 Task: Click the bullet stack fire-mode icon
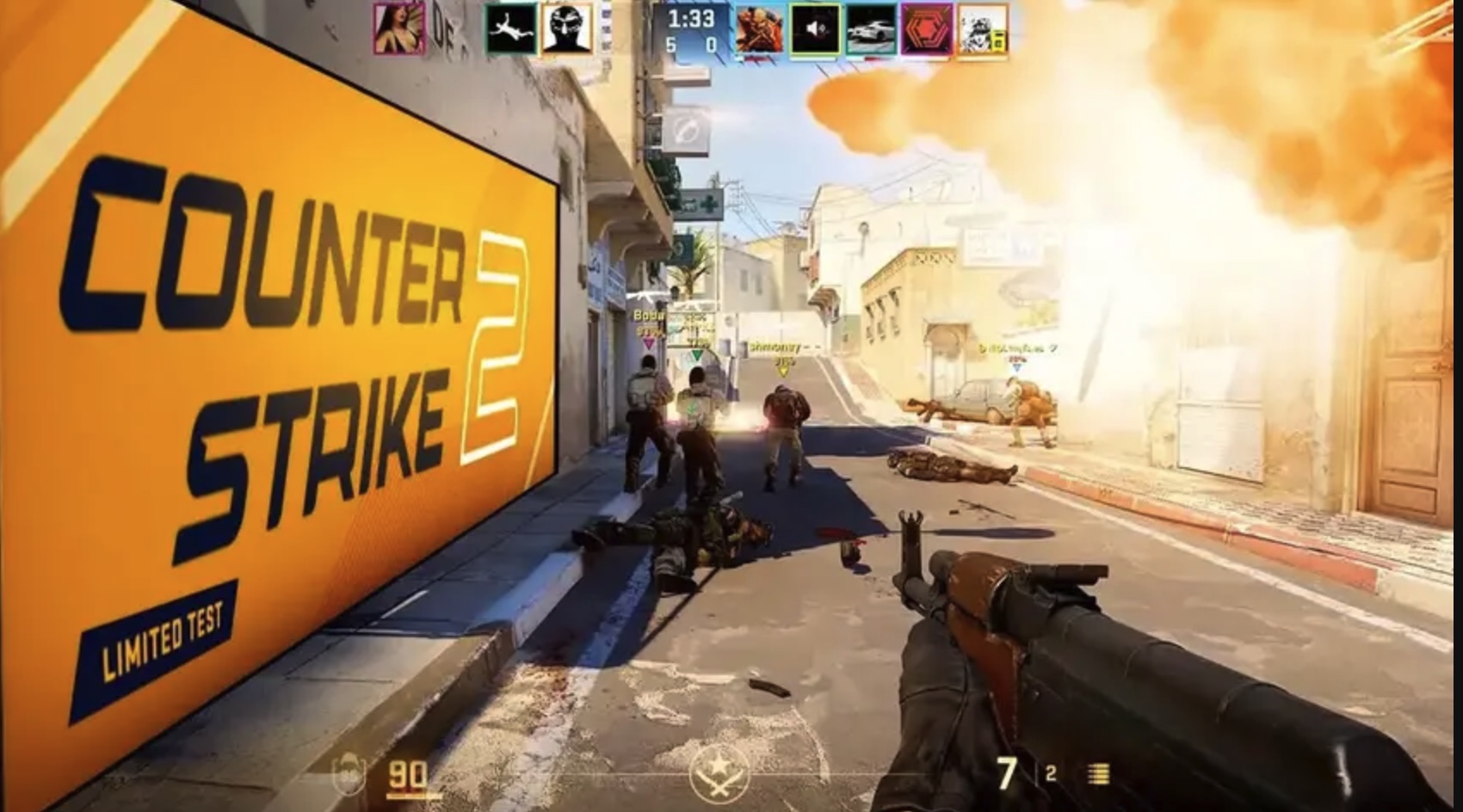(1098, 774)
